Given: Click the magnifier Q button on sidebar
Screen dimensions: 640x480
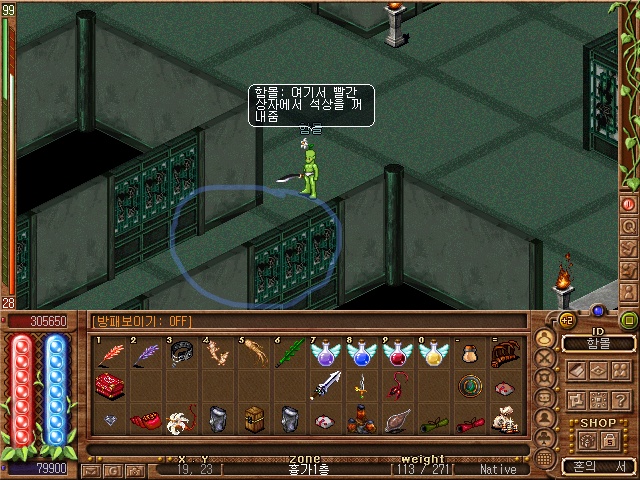Looking at the screenshot, I should [x=629, y=225].
